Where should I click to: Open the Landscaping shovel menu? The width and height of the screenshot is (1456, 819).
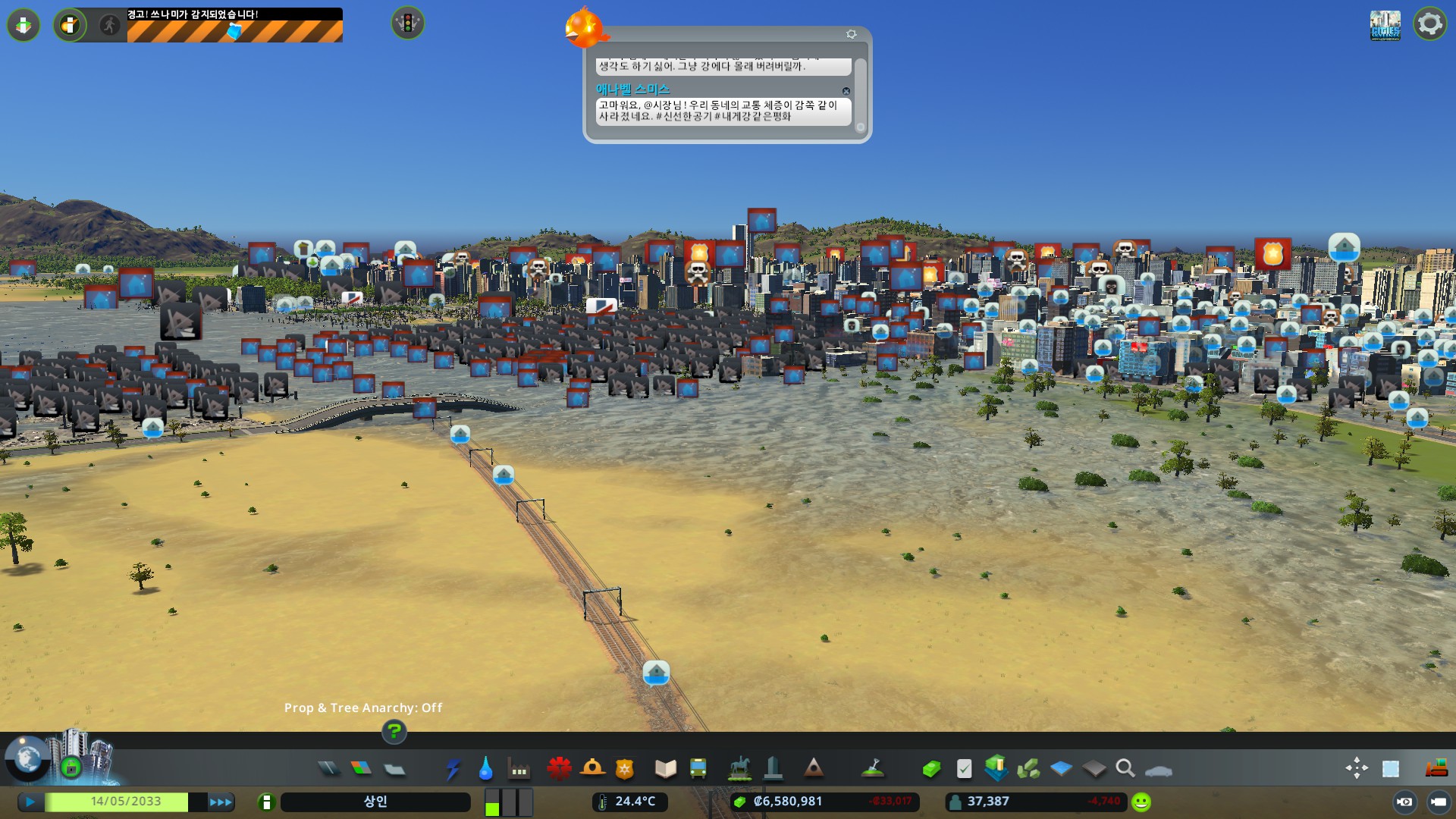coord(874,769)
